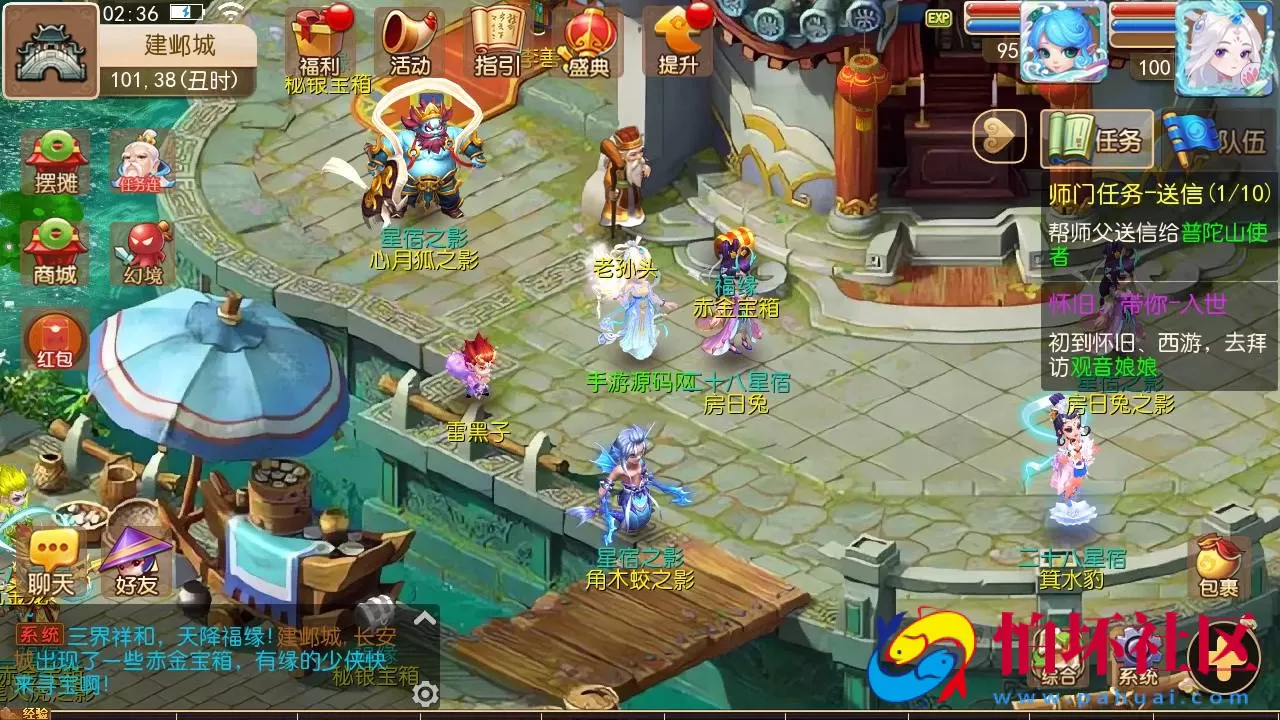Switch to the 队伍 team tab
Viewport: 1280px width, 720px height.
[1215, 140]
